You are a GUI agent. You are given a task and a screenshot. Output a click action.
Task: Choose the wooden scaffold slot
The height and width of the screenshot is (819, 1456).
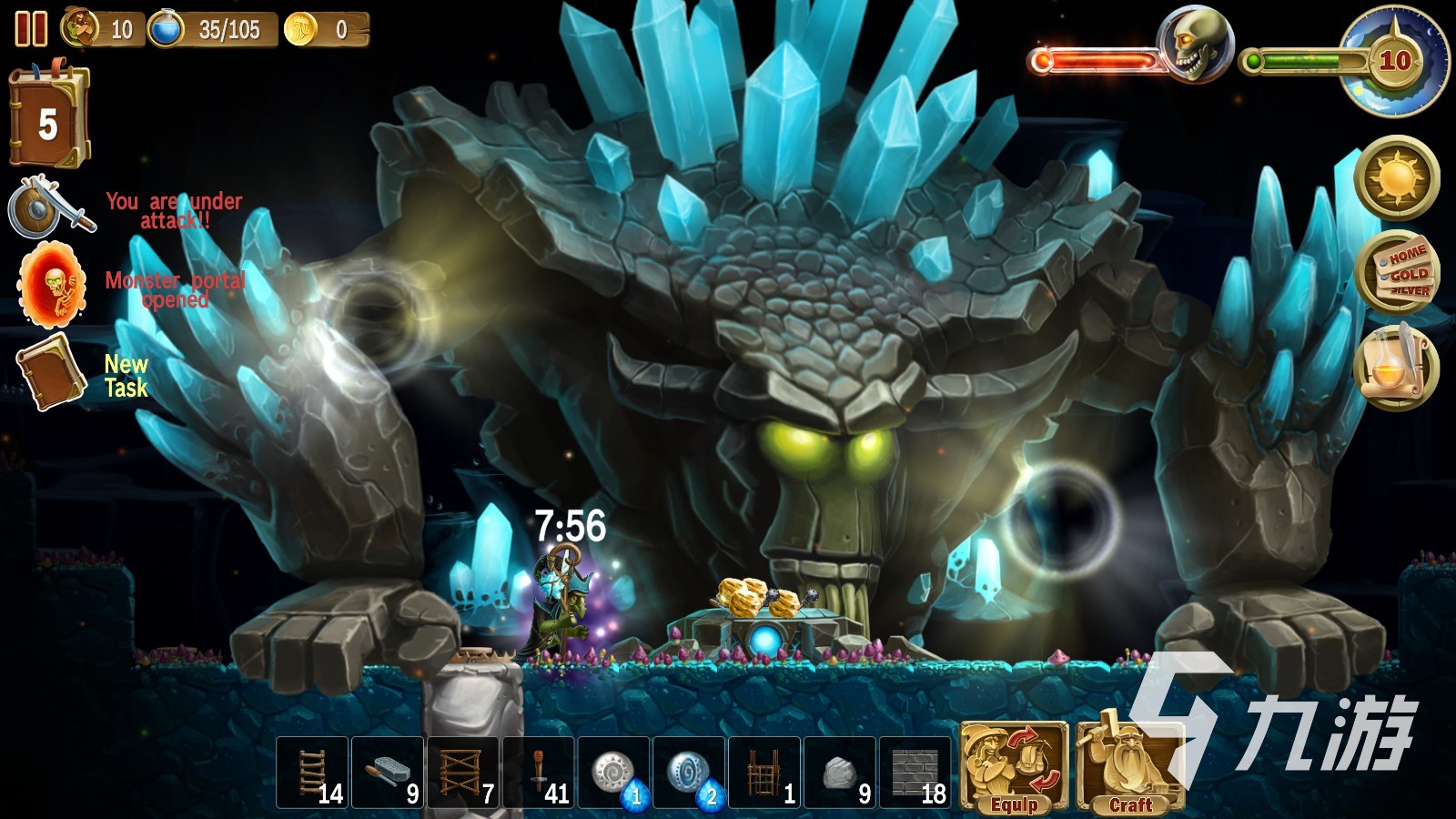coord(463,773)
